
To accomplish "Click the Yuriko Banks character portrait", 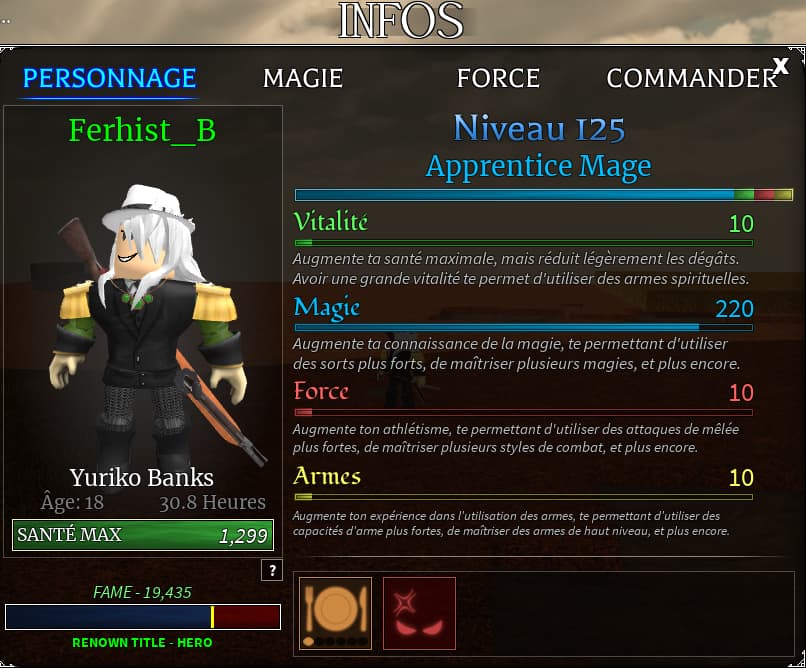I will 144,320.
